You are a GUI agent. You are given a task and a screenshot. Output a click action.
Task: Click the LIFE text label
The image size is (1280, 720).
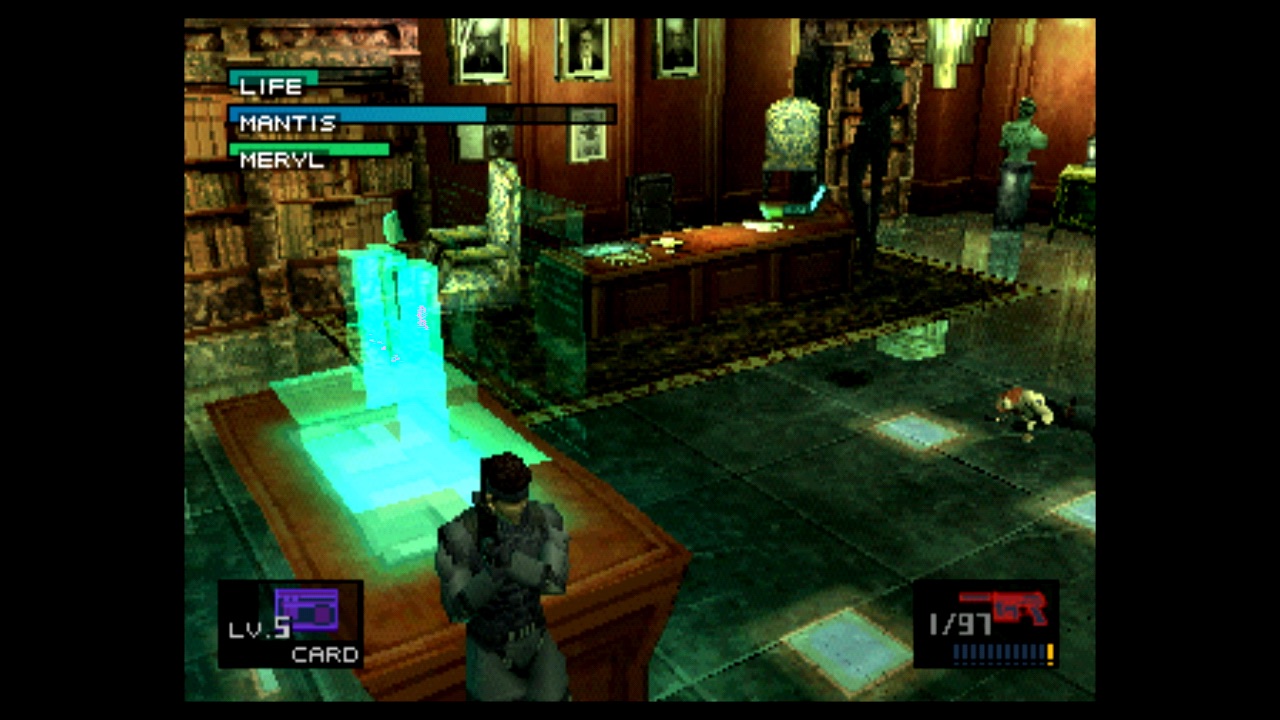coord(270,87)
